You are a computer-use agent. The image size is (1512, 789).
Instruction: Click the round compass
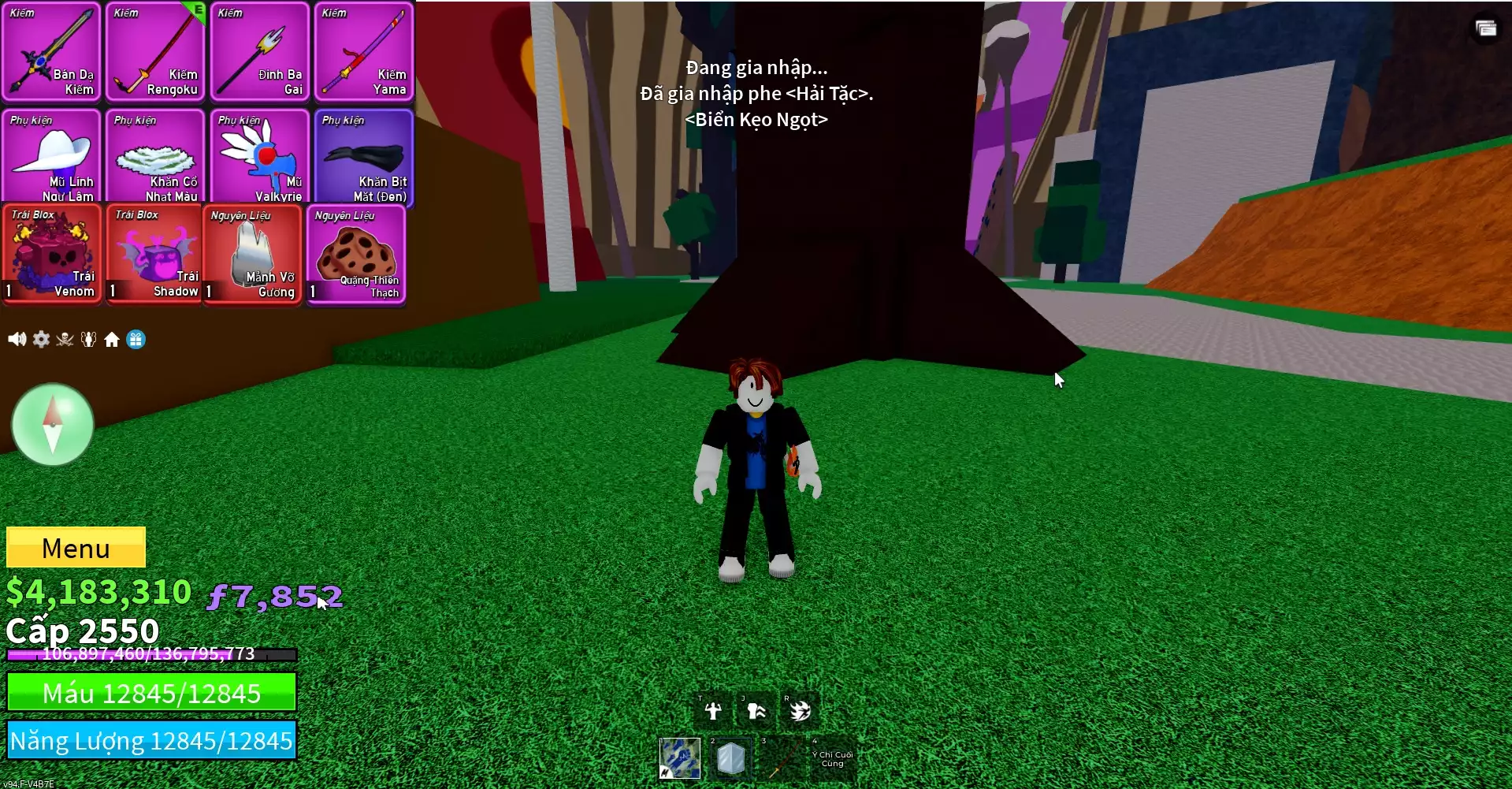[x=53, y=425]
